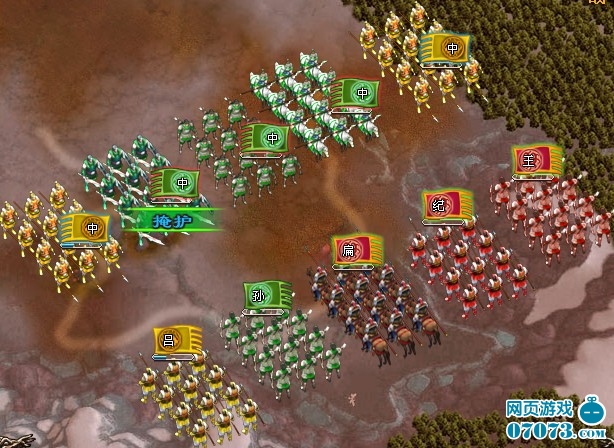Choose the 扁 unit banner
Image resolution: width=614 pixels, height=448 pixels.
pyautogui.click(x=351, y=250)
